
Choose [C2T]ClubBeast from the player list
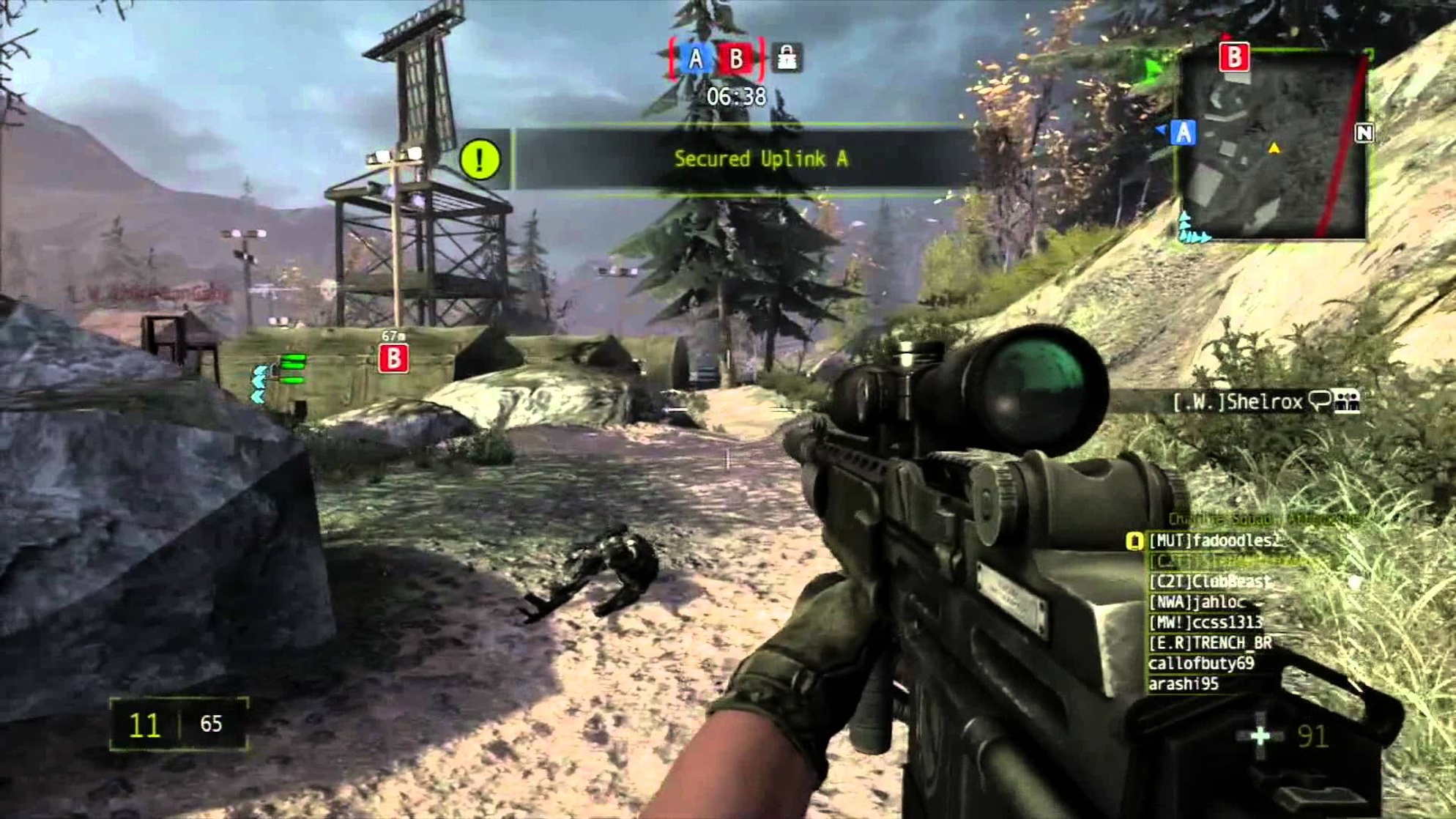[x=1209, y=582]
